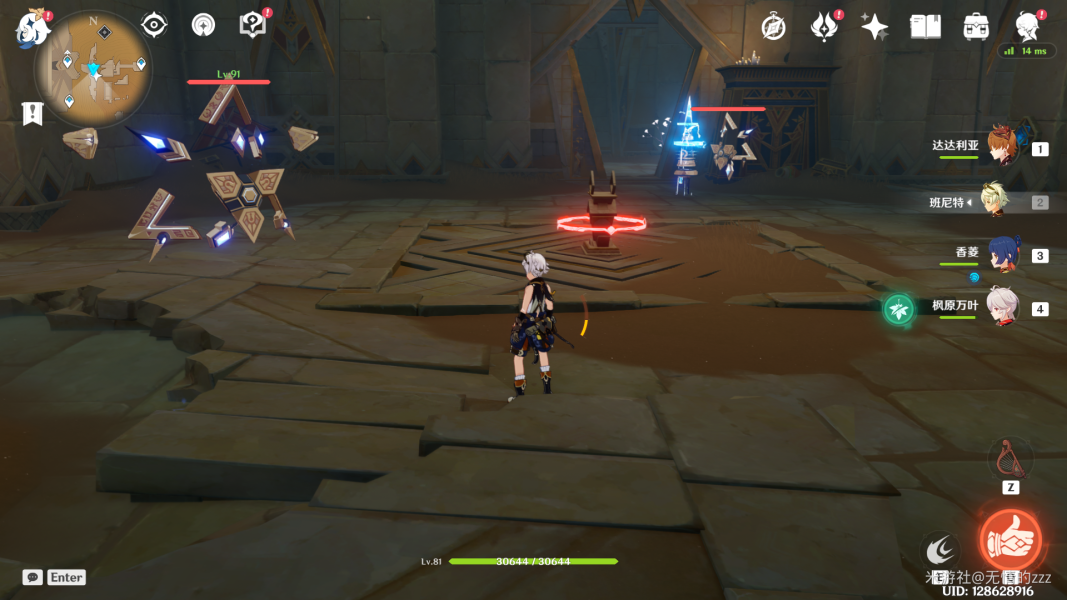Screen dimensions: 1067x600
Task: Open the Wish star icon
Action: pos(874,27)
